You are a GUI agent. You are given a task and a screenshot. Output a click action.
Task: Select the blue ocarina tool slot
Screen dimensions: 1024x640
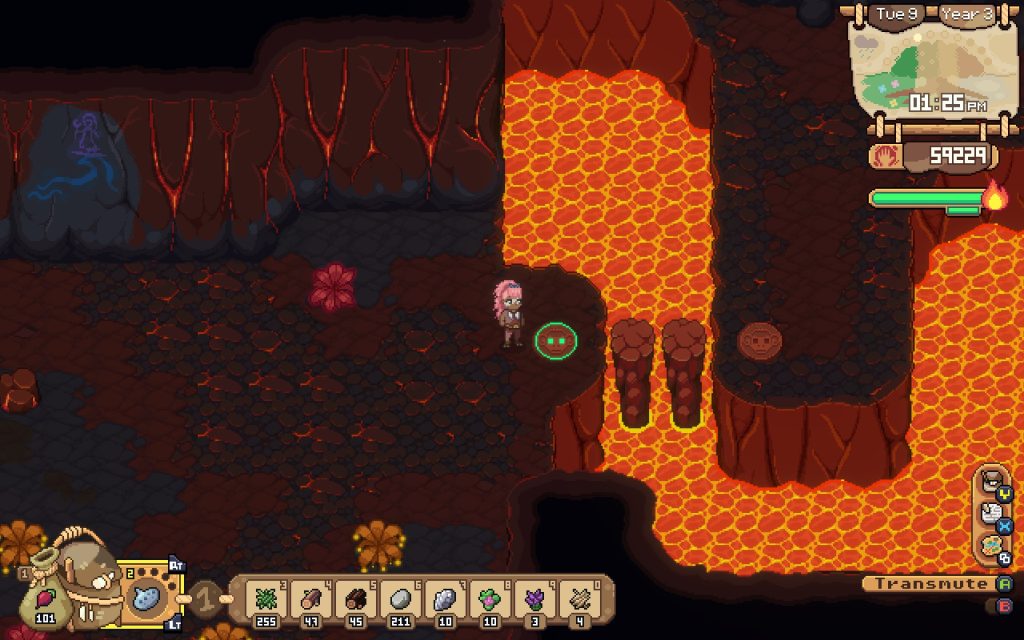pos(146,598)
